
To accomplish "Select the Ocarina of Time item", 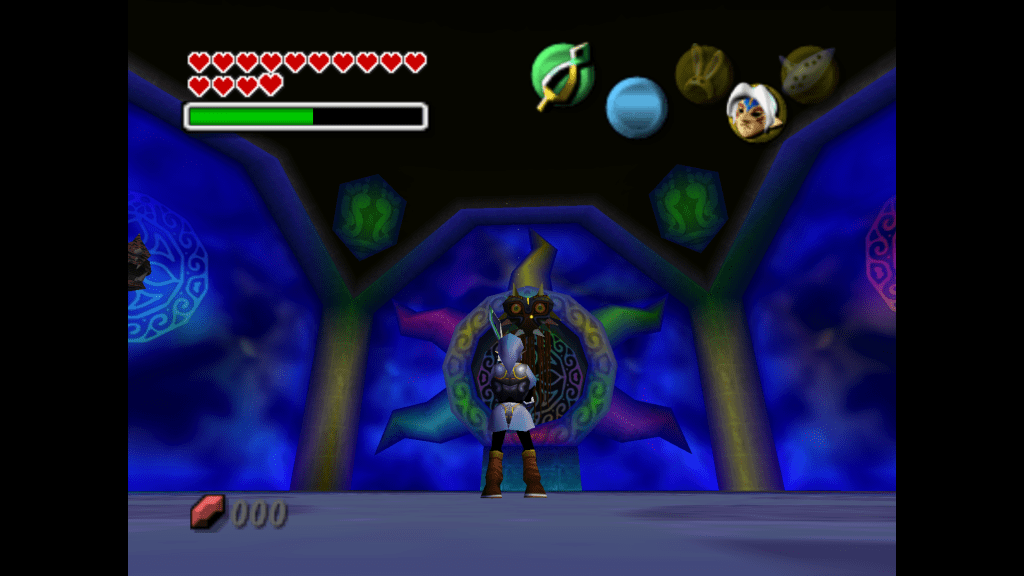I will click(808, 74).
